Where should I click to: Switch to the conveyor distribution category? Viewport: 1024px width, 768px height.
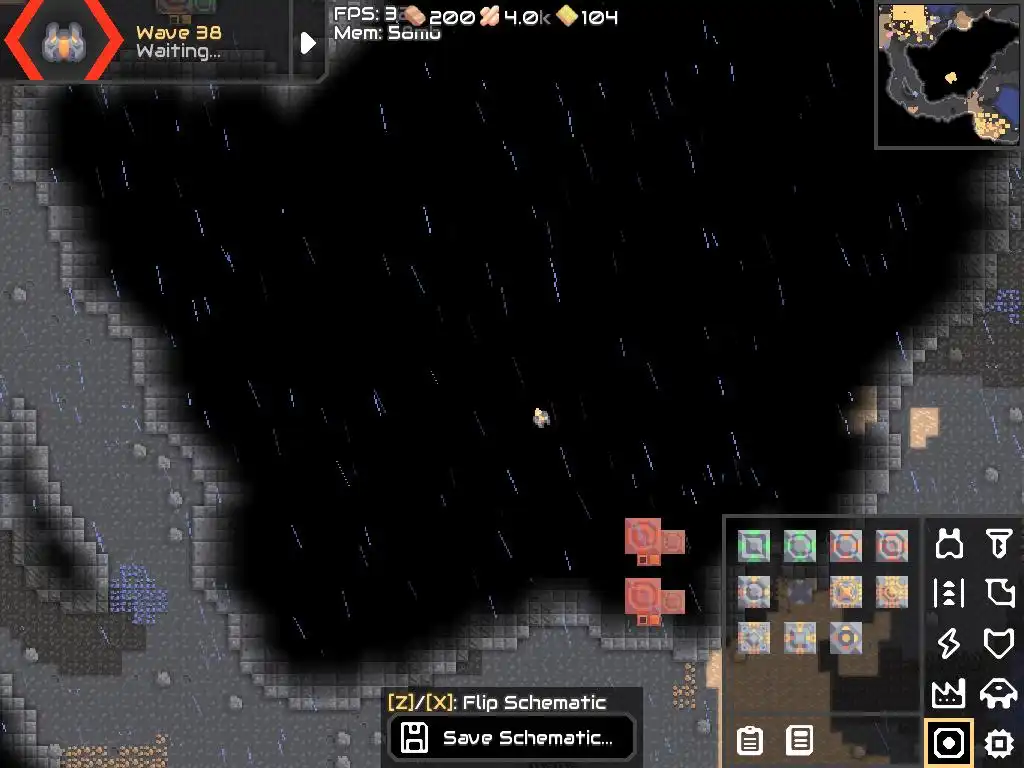click(949, 593)
